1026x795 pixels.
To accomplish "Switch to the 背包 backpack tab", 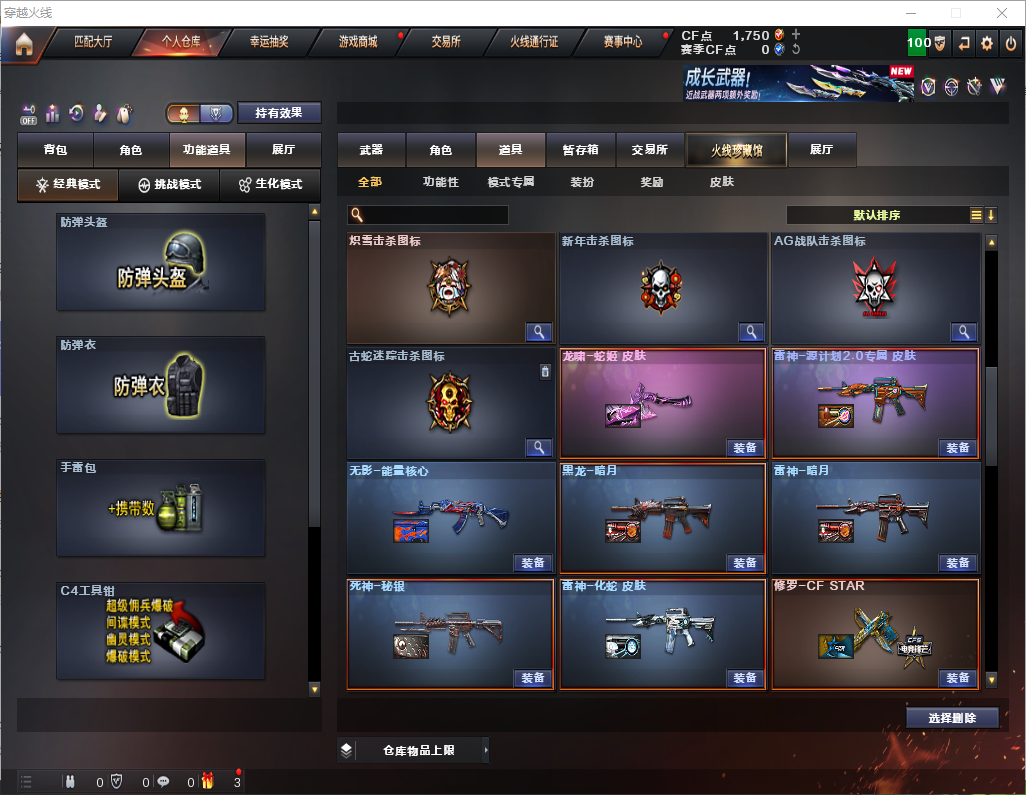I will coord(55,150).
